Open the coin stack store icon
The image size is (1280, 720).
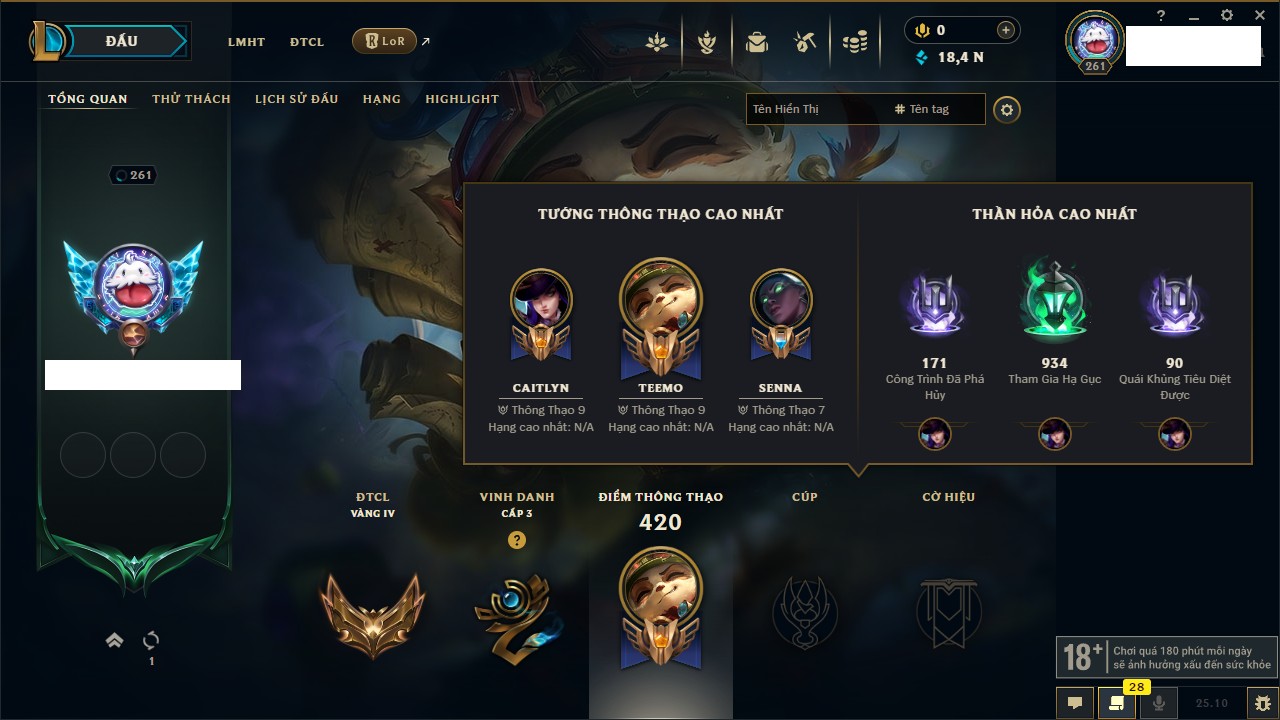pyautogui.click(x=854, y=42)
